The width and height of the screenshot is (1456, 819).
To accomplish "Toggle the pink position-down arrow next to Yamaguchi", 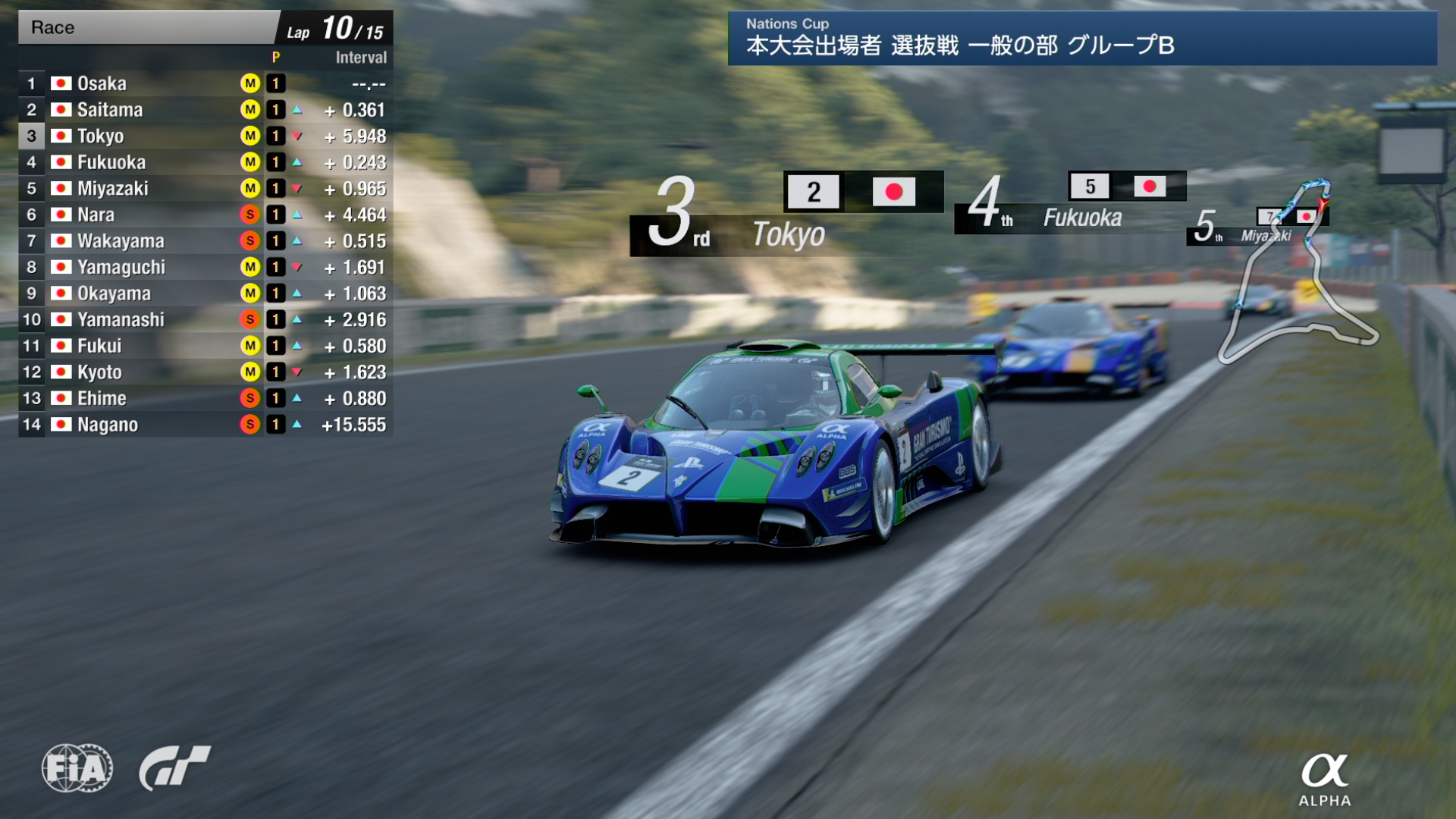I will pyautogui.click(x=296, y=267).
